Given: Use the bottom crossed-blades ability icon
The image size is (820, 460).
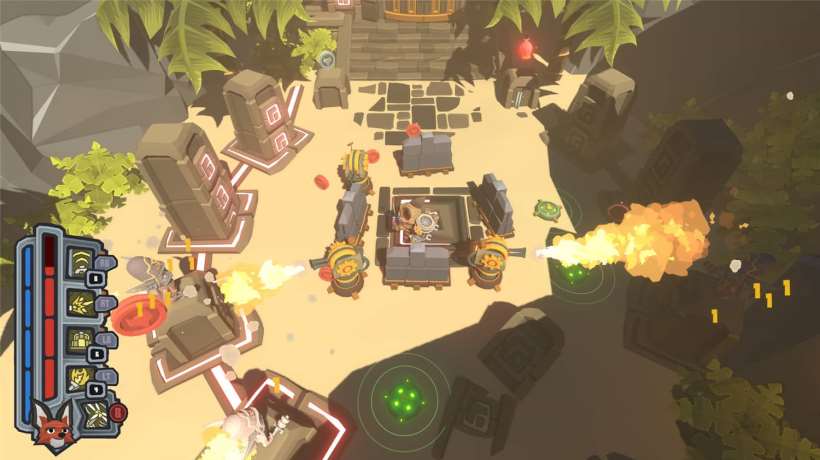Looking at the screenshot, I should 96,414.
